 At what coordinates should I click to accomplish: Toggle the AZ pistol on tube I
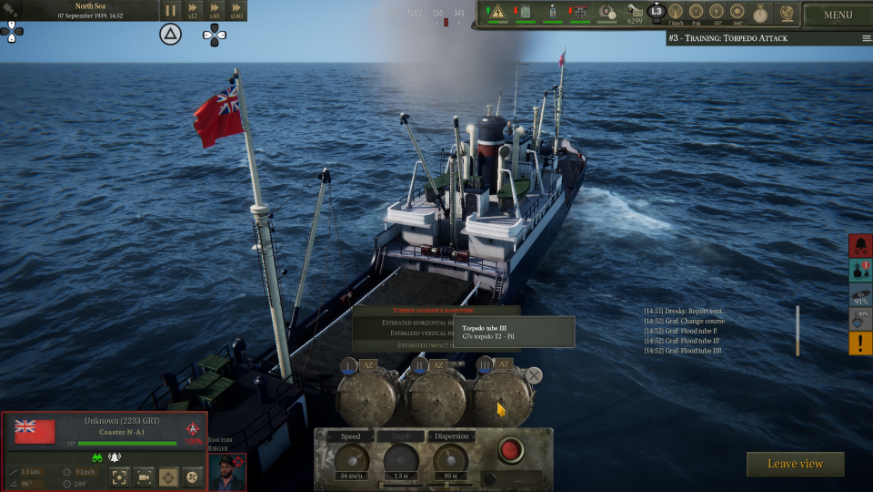[369, 365]
